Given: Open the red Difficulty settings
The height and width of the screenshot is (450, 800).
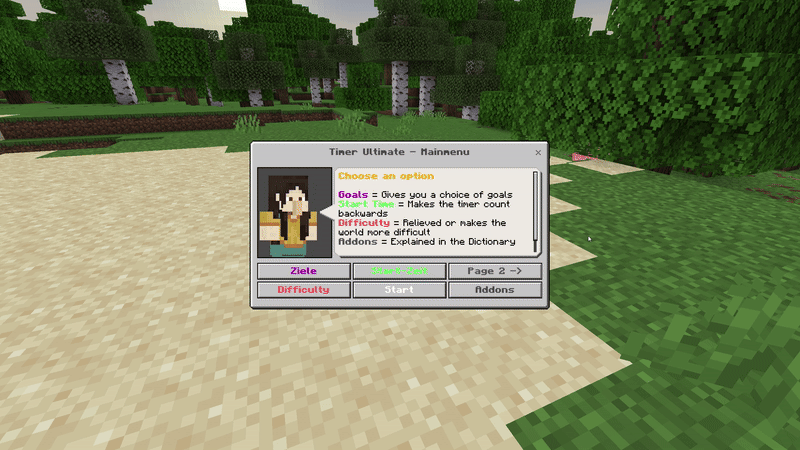Looking at the screenshot, I should [x=304, y=290].
